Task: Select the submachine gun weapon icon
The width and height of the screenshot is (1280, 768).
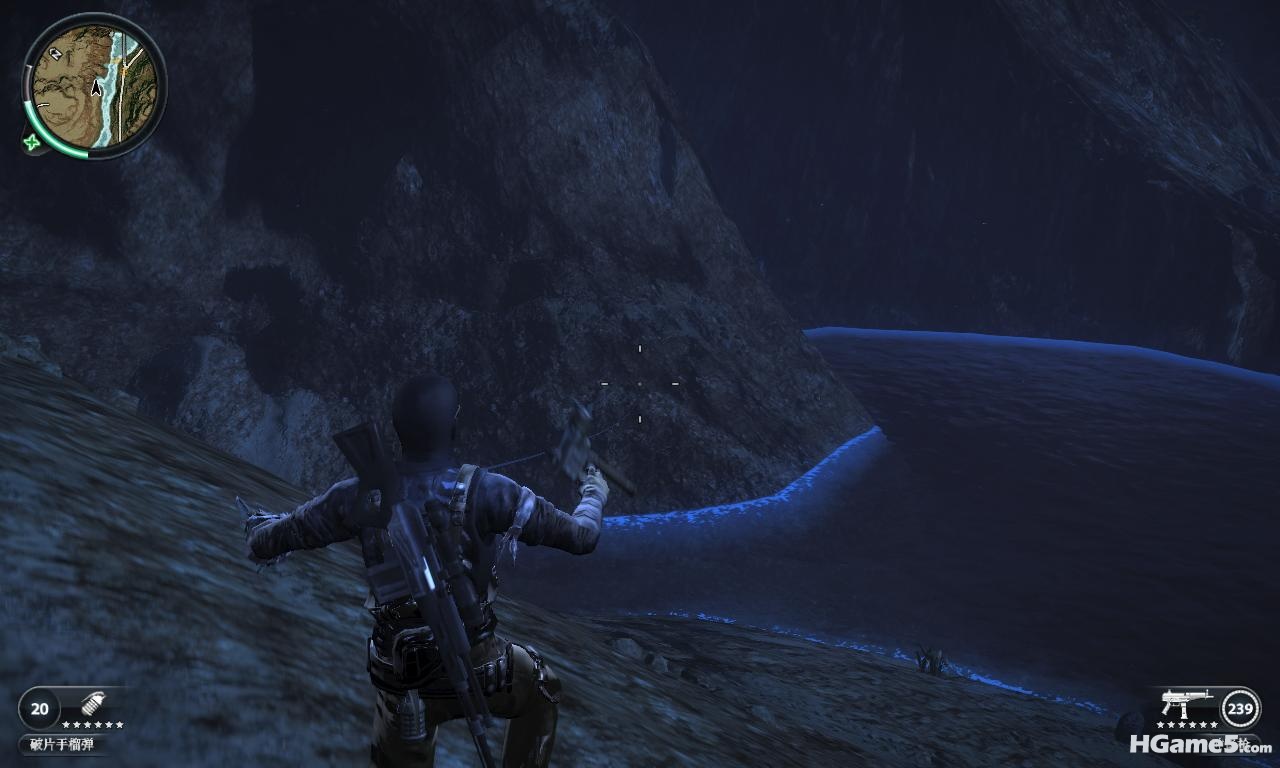Action: (1186, 703)
